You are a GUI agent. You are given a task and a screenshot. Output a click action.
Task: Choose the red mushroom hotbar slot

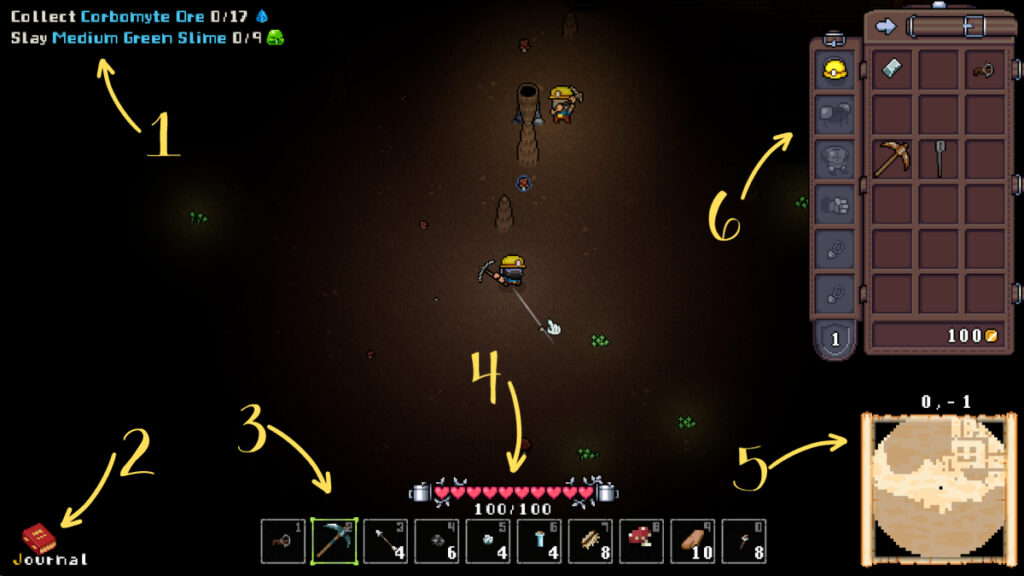(642, 541)
